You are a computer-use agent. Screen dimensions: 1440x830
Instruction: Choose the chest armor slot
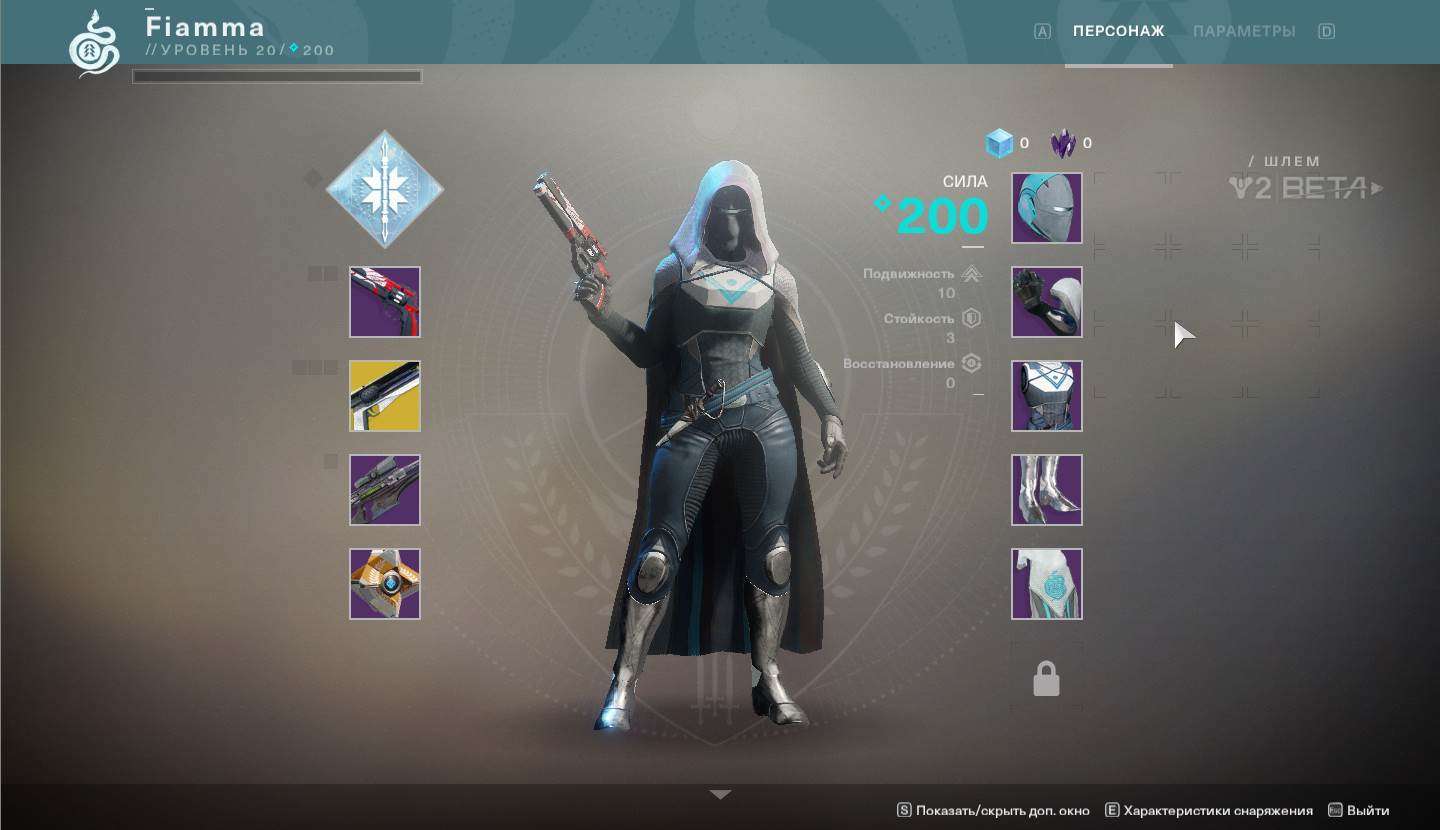[1047, 396]
